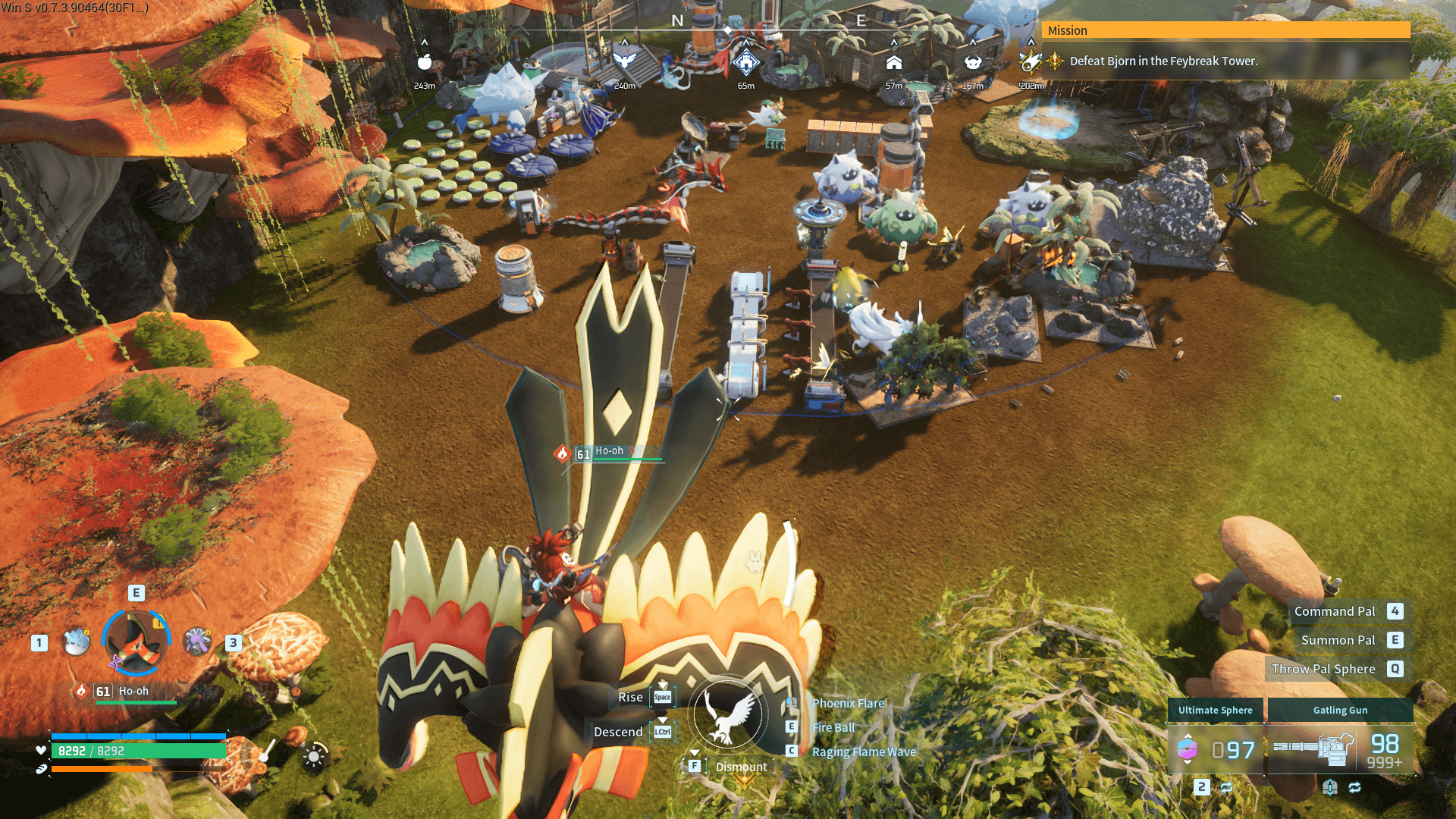Use the Raging Flame Wave skill
Screen dimensions: 1456x819
pyautogui.click(x=864, y=752)
